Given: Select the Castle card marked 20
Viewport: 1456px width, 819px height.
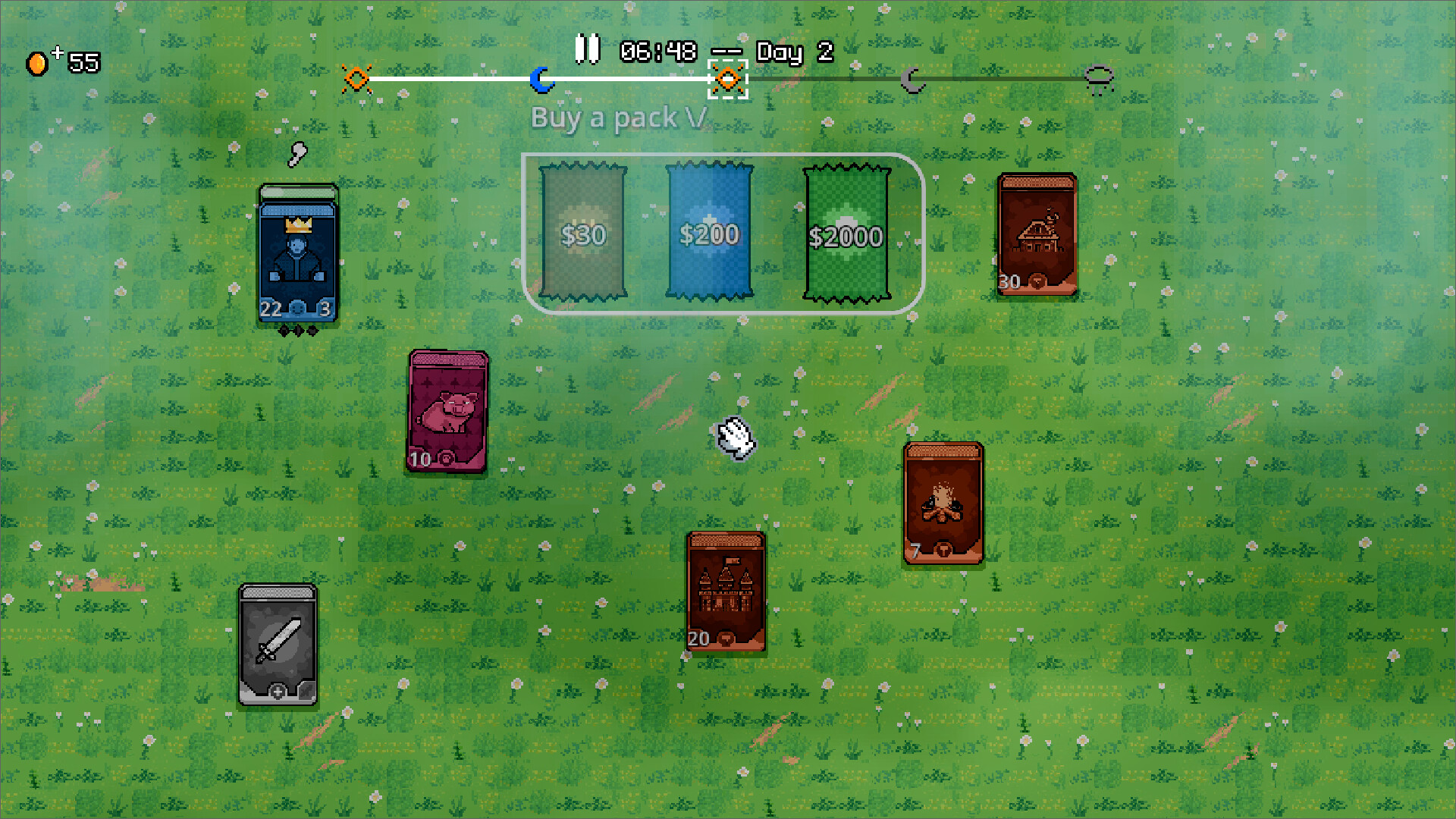Looking at the screenshot, I should [x=726, y=591].
